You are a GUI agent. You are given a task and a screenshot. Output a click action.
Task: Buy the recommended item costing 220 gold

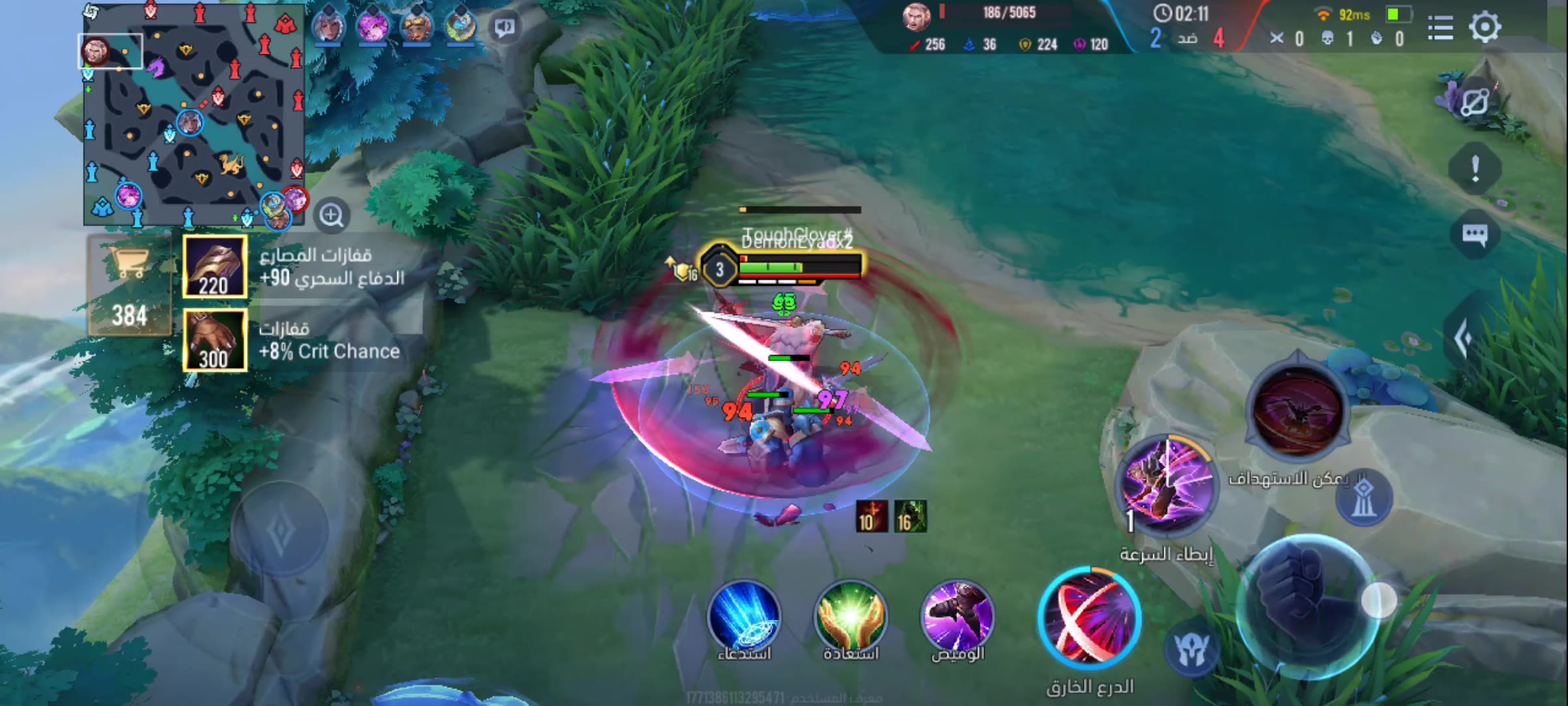(215, 267)
